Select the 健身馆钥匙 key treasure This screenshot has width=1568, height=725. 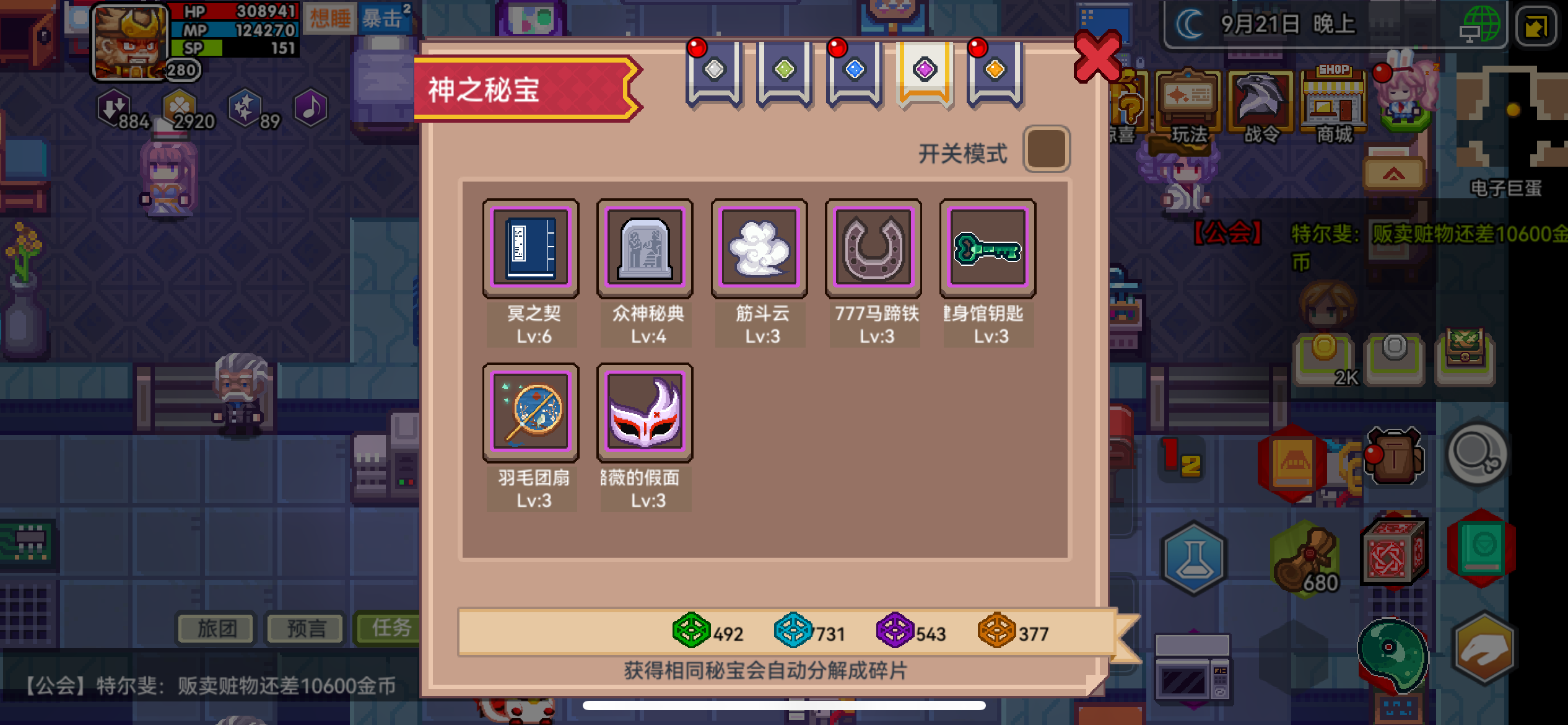[988, 247]
